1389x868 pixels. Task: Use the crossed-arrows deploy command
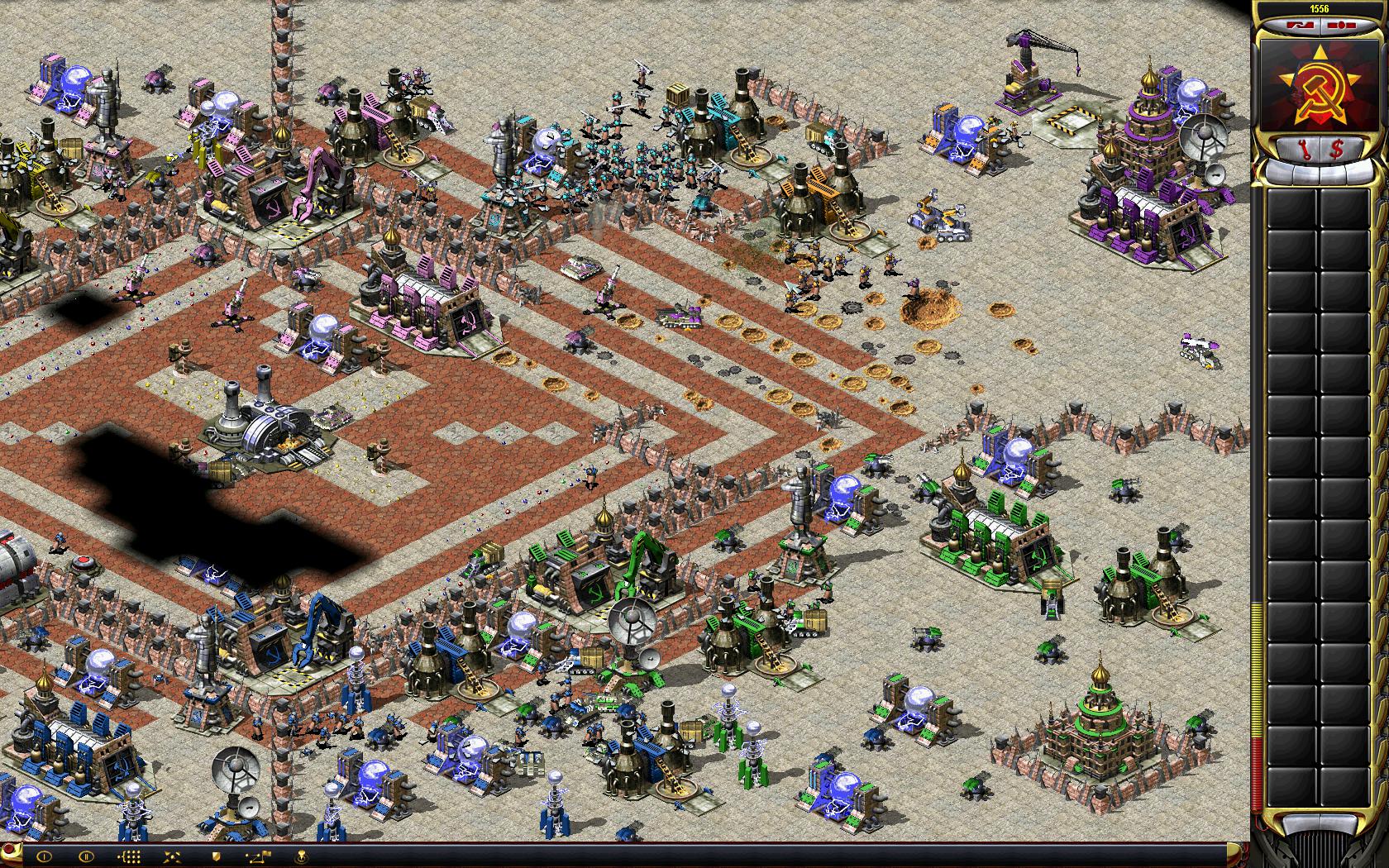174,856
